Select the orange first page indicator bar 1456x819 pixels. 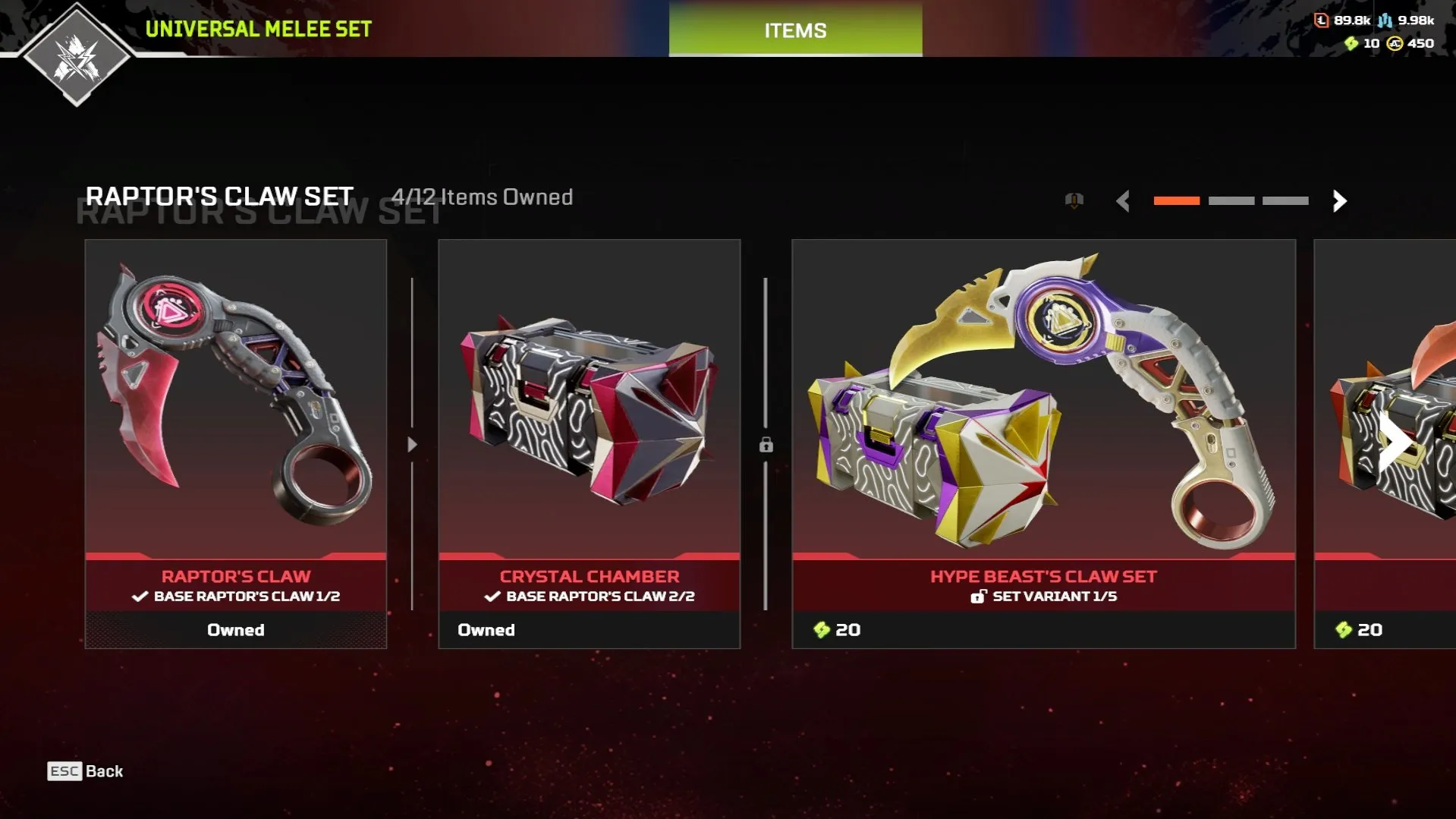click(x=1177, y=201)
